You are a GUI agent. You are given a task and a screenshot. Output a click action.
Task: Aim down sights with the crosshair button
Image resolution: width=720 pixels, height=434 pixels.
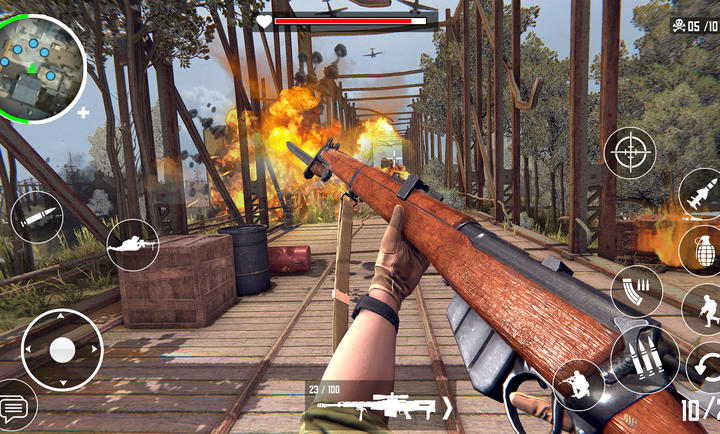630,153
